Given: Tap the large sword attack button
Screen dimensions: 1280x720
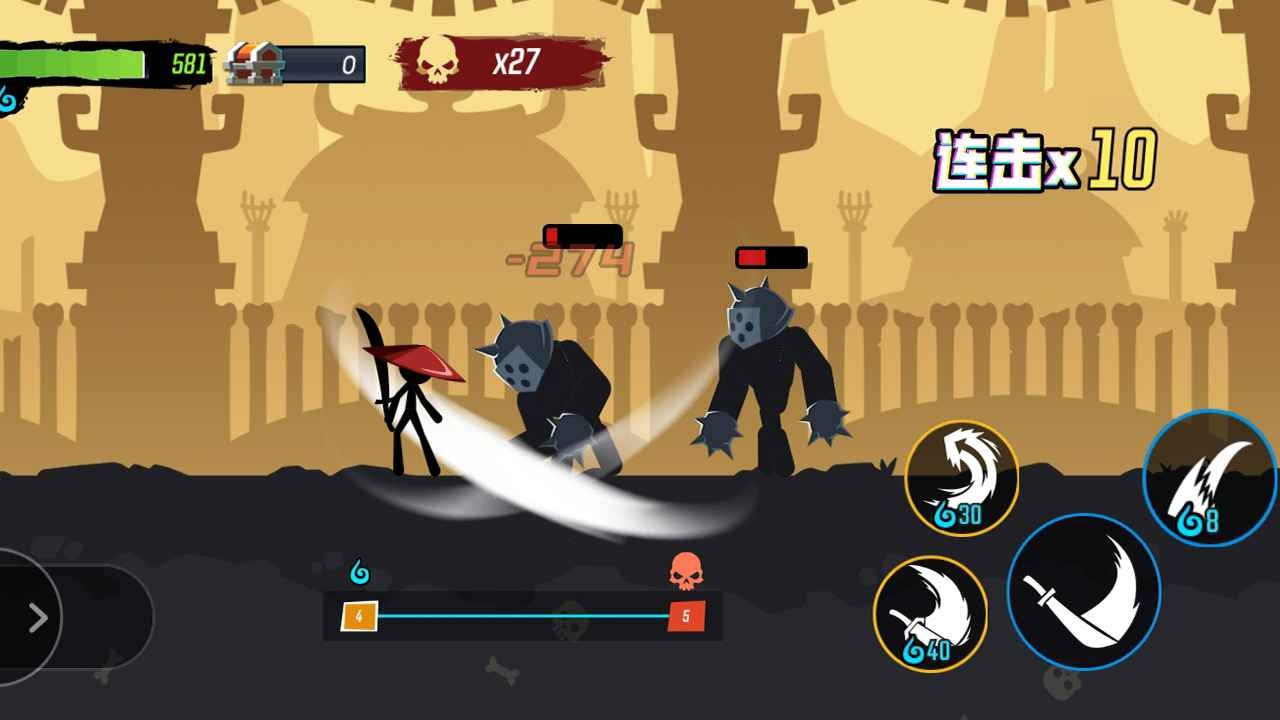Looking at the screenshot, I should [x=1085, y=593].
